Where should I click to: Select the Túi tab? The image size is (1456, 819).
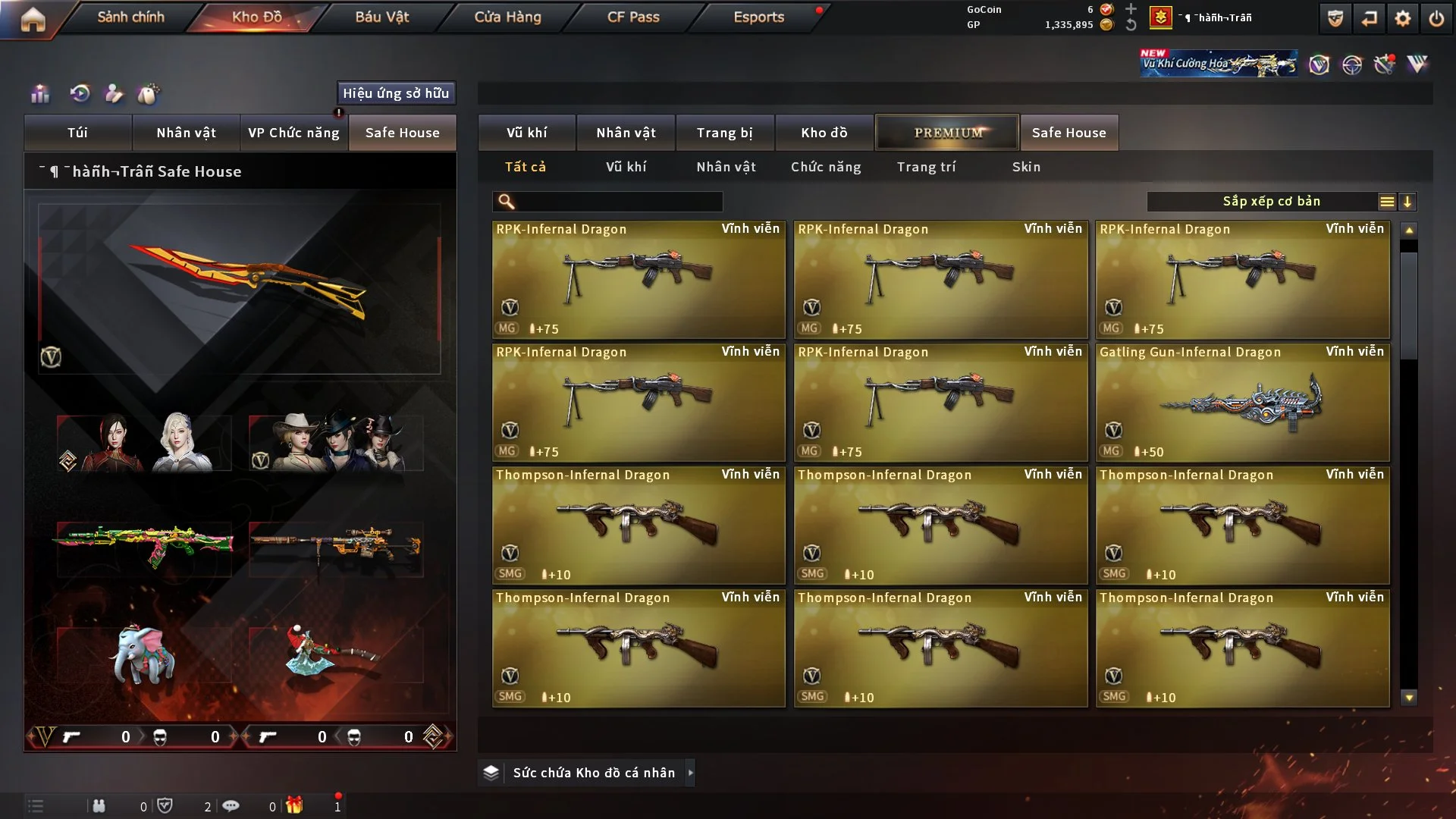coord(77,133)
